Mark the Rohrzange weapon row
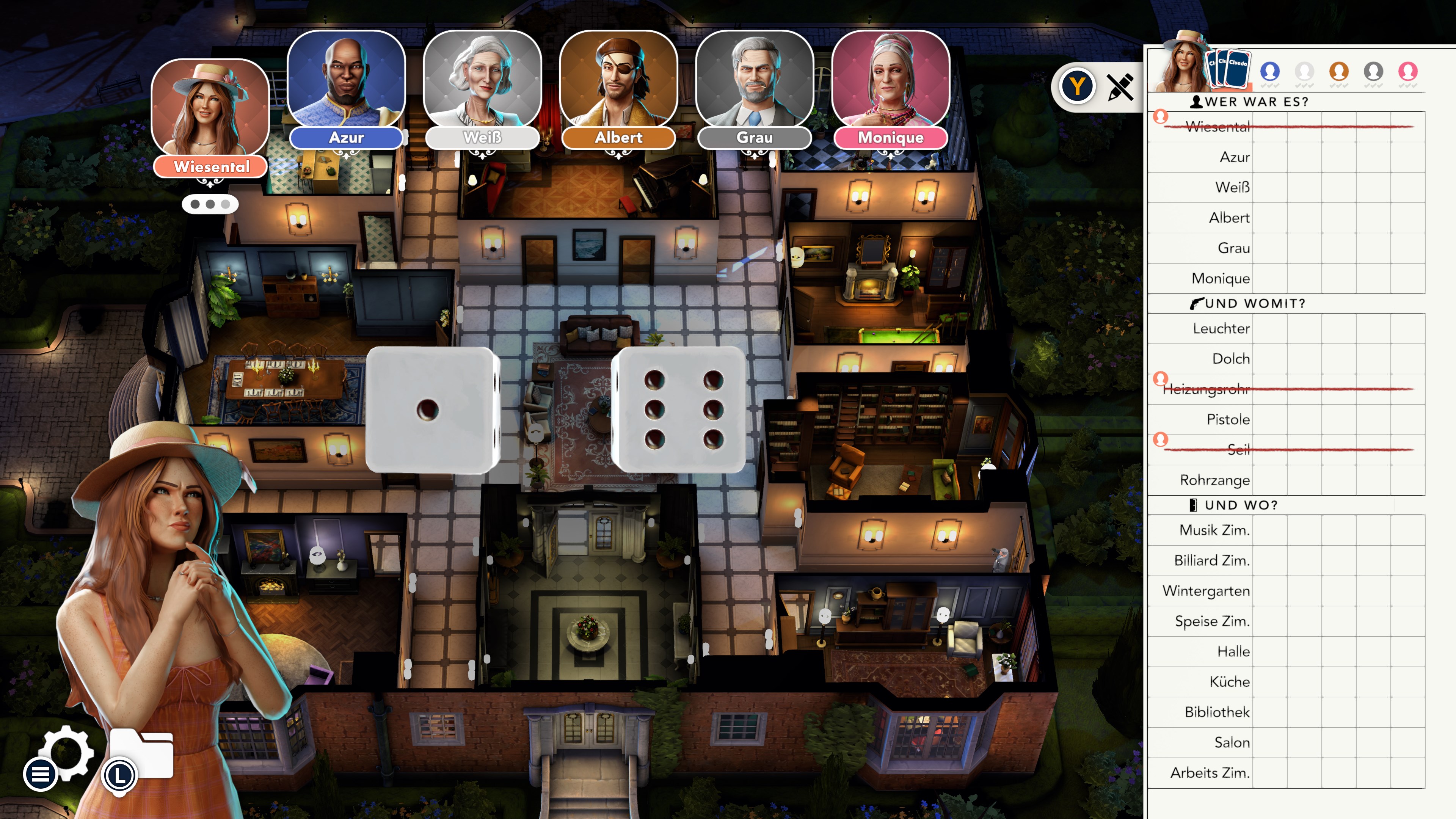This screenshot has height=819, width=1456. point(1214,480)
